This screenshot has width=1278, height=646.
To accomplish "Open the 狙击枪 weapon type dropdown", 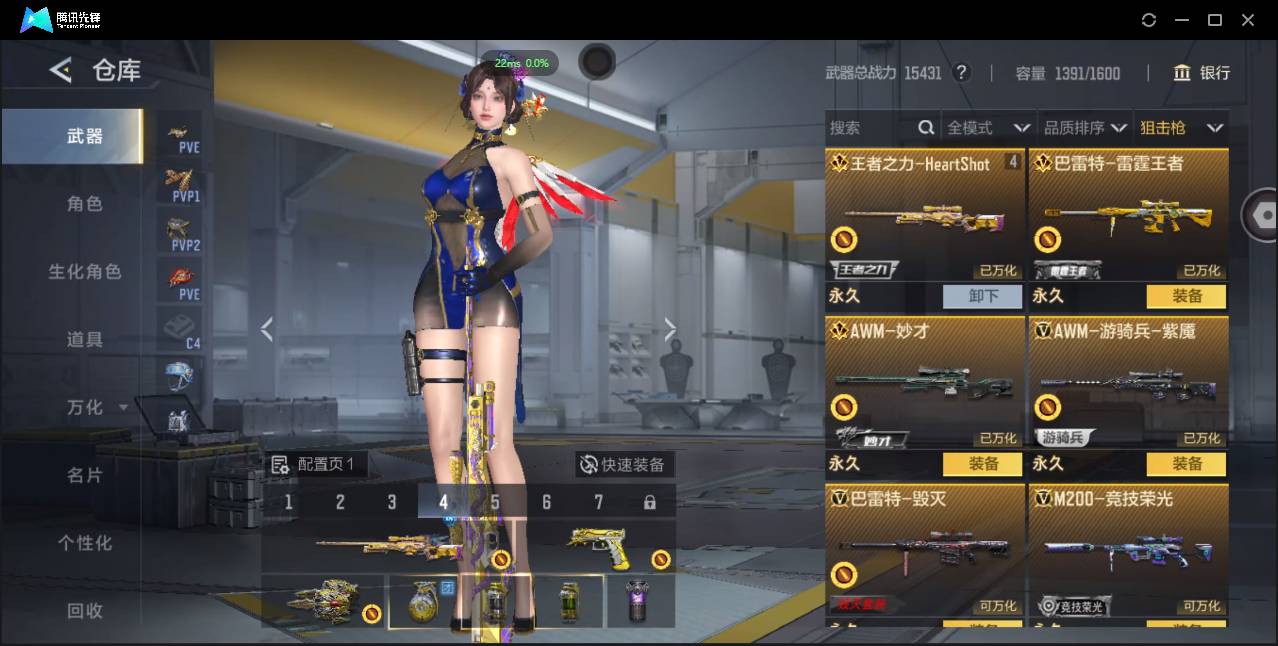I will point(1181,128).
